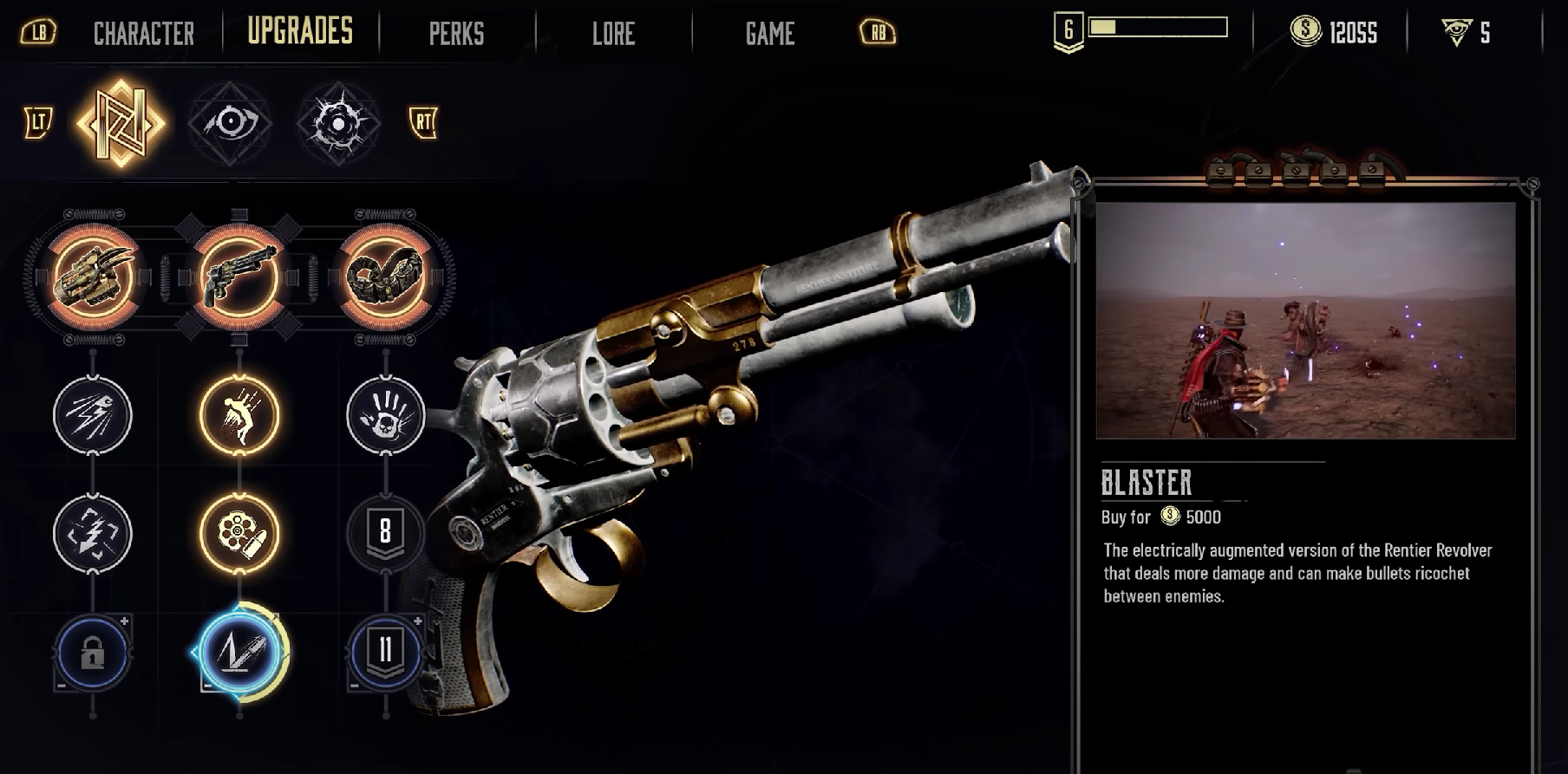The image size is (1568, 774).
Task: Go to the Perks tab
Action: click(456, 34)
